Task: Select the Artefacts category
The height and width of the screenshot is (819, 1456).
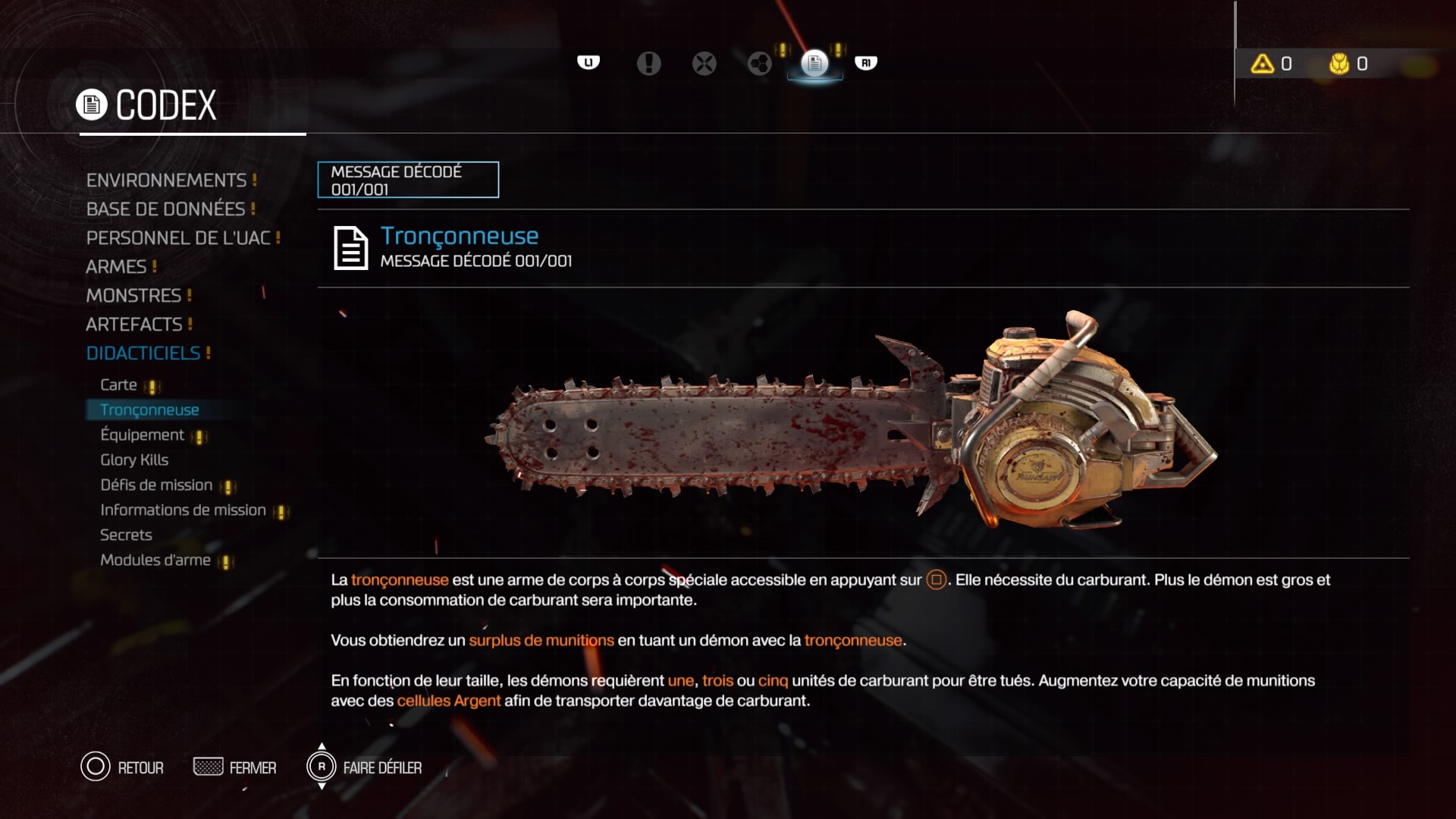Action: [x=134, y=325]
